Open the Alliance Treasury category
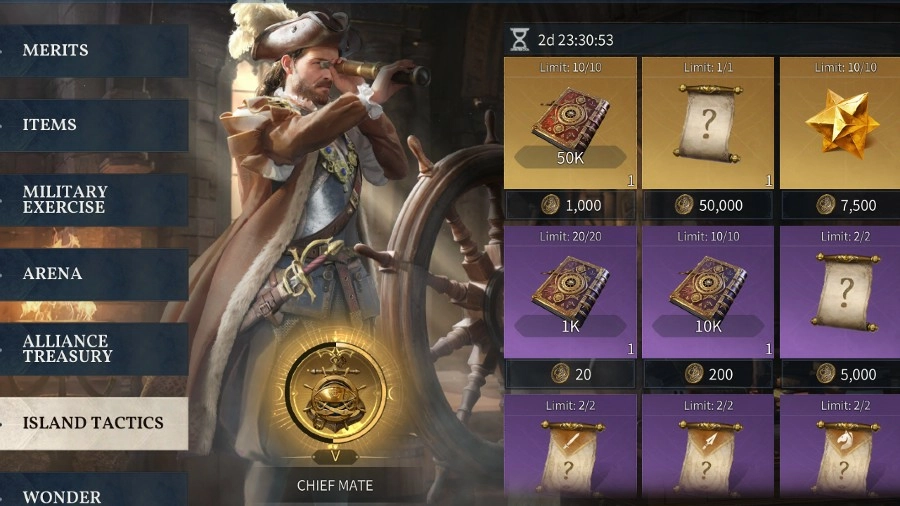900x506 pixels. click(94, 348)
